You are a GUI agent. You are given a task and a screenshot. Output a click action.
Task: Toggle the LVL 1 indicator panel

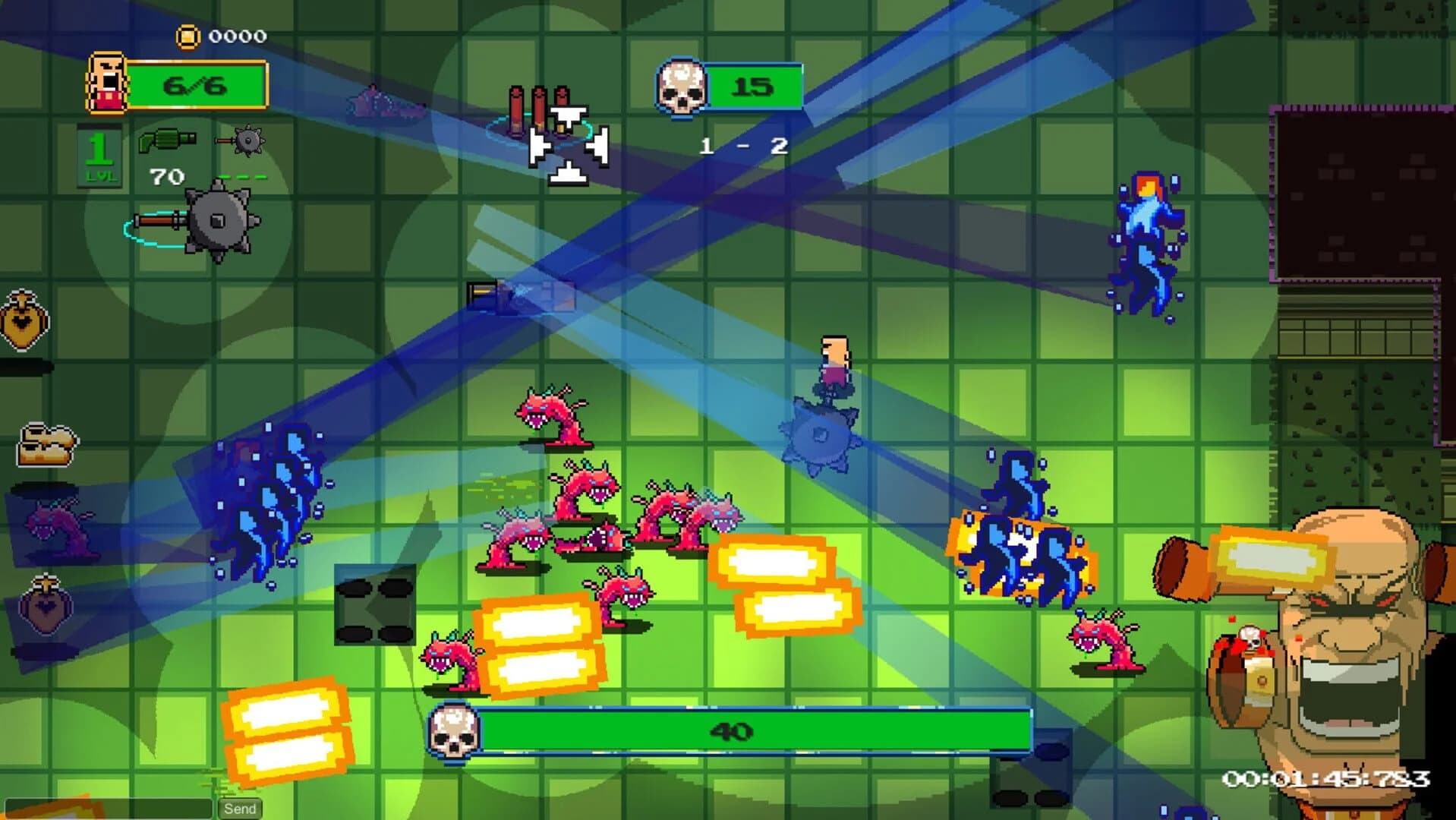point(99,154)
